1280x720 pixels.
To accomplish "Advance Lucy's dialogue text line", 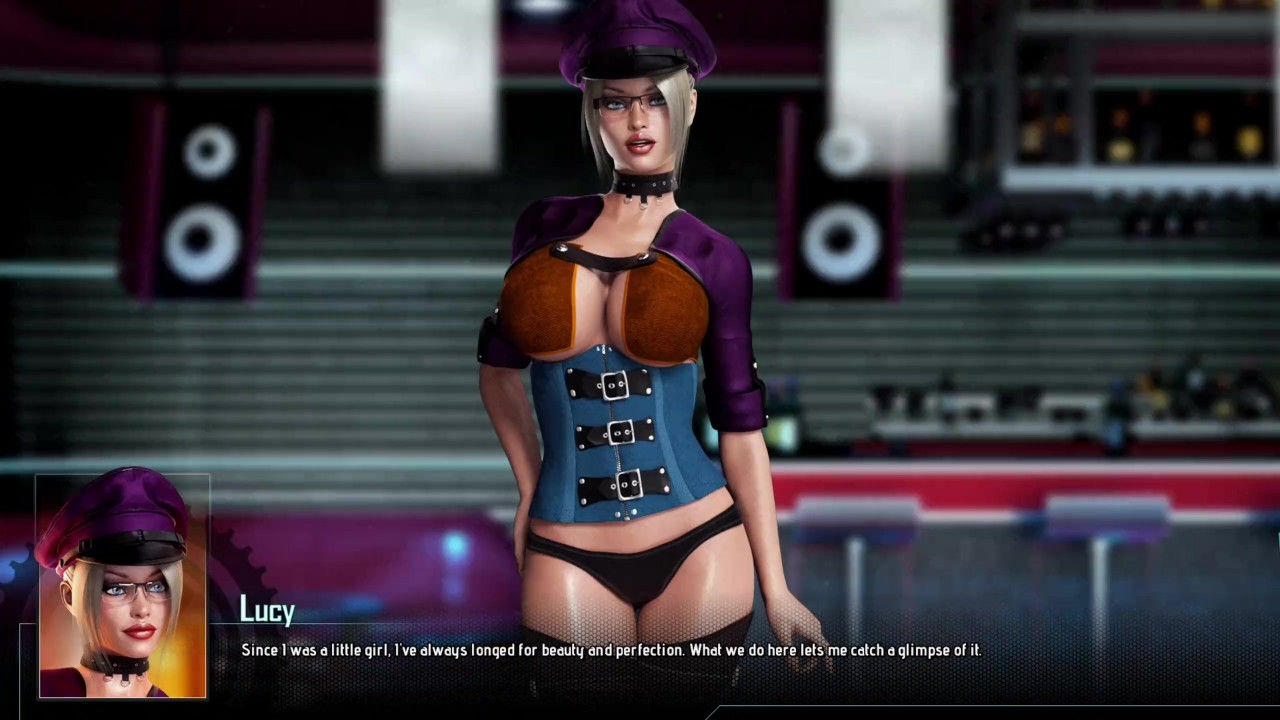I will pos(611,651).
